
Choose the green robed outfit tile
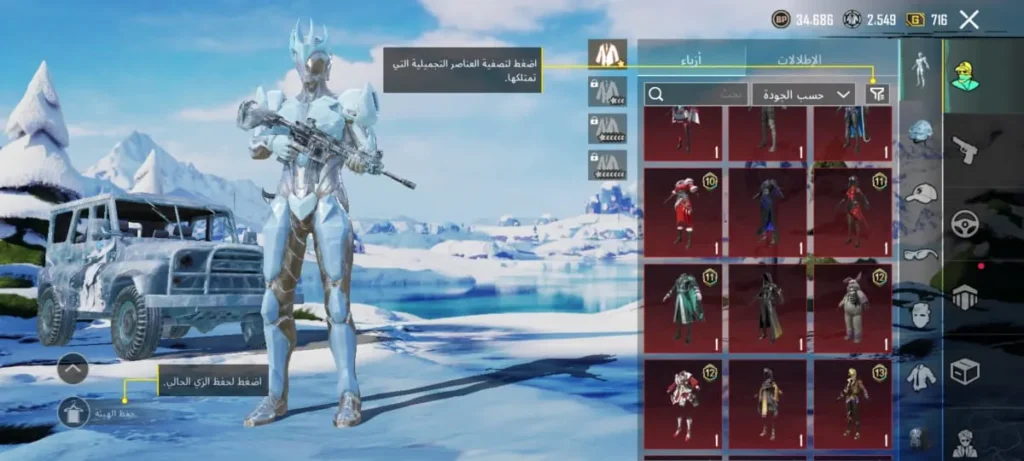click(x=683, y=307)
